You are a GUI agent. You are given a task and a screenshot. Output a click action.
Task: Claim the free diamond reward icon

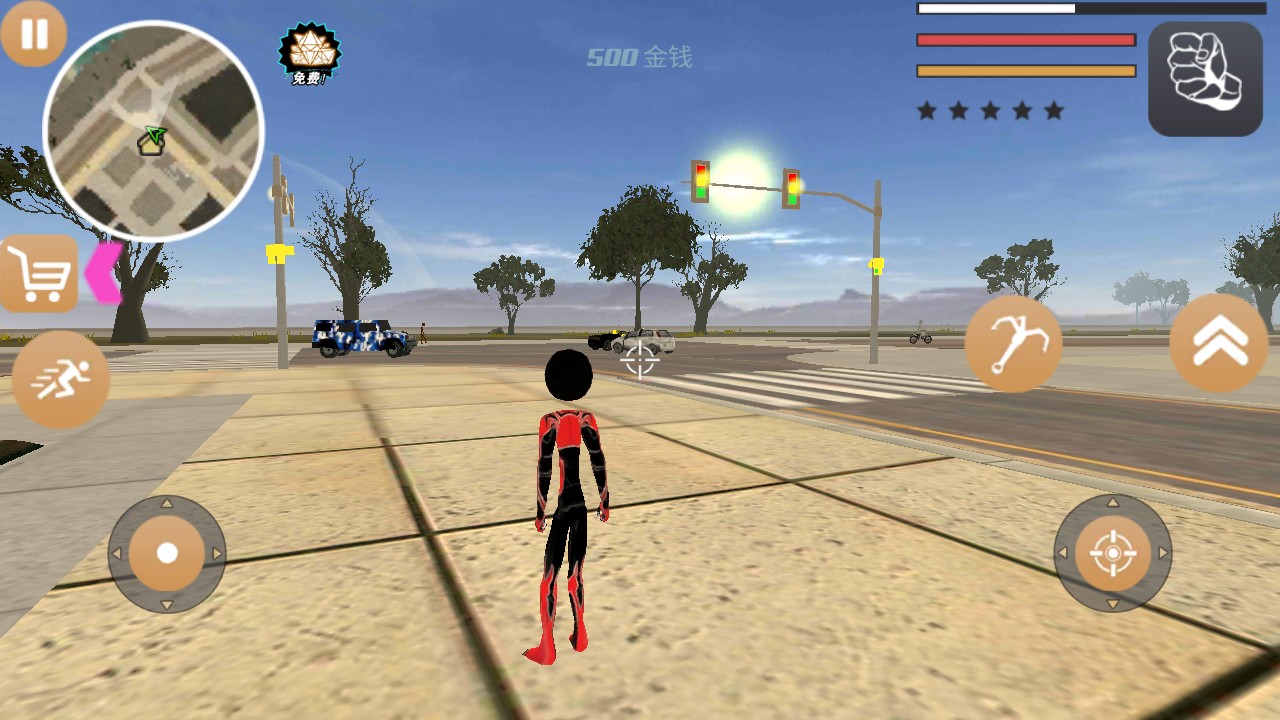[x=309, y=54]
